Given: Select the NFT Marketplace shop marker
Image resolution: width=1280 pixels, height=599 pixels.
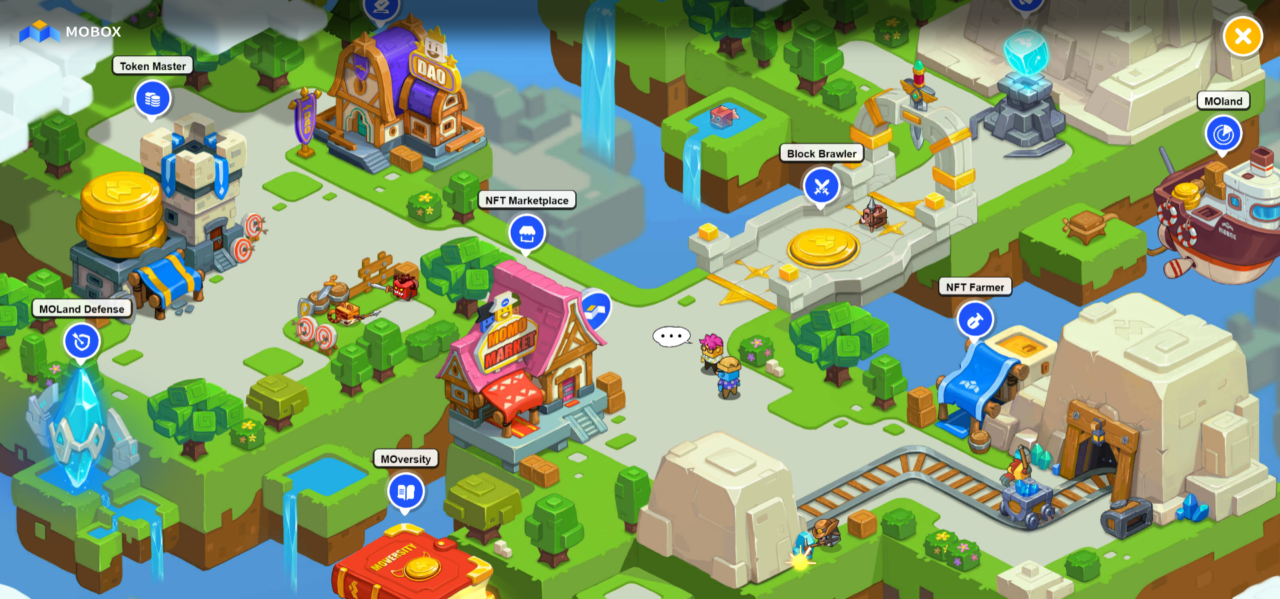Looking at the screenshot, I should pos(527,233).
